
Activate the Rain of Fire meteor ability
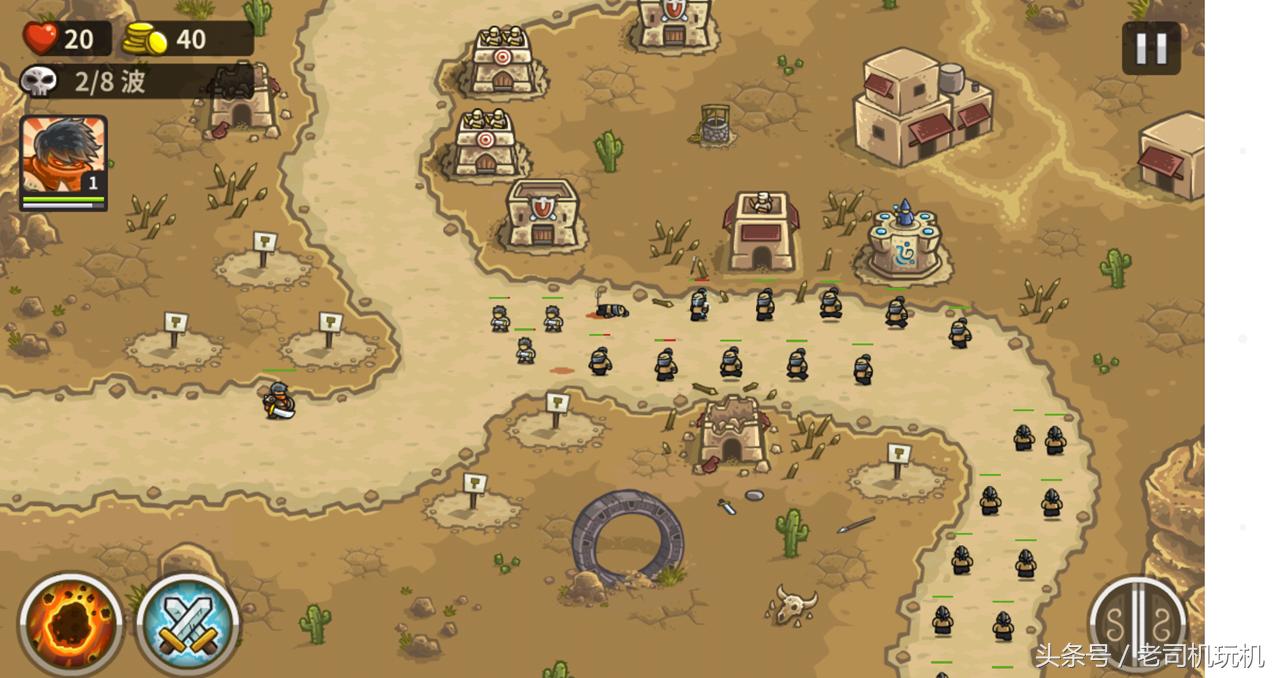(x=69, y=624)
